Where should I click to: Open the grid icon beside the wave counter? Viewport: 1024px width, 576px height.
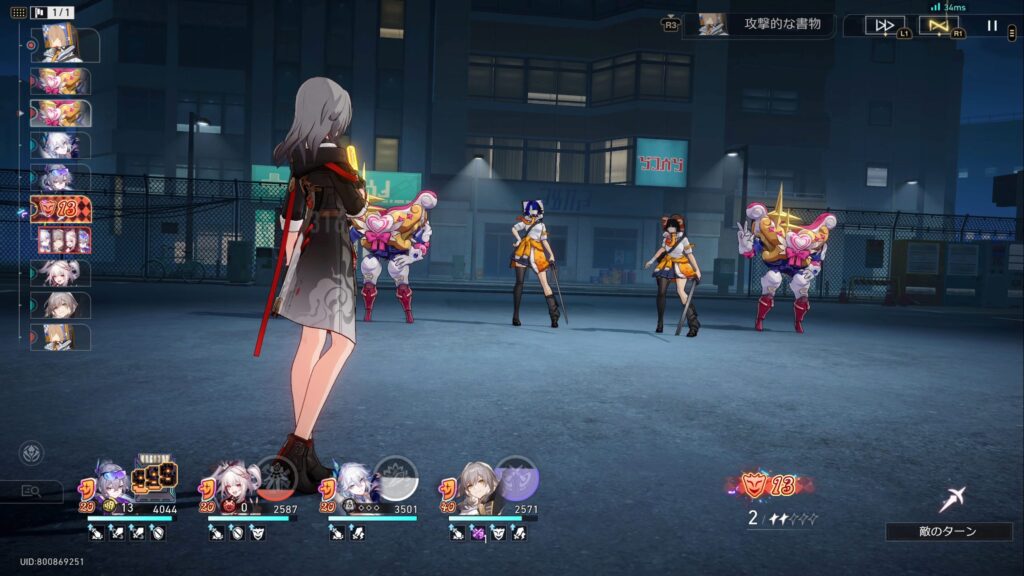[18, 12]
